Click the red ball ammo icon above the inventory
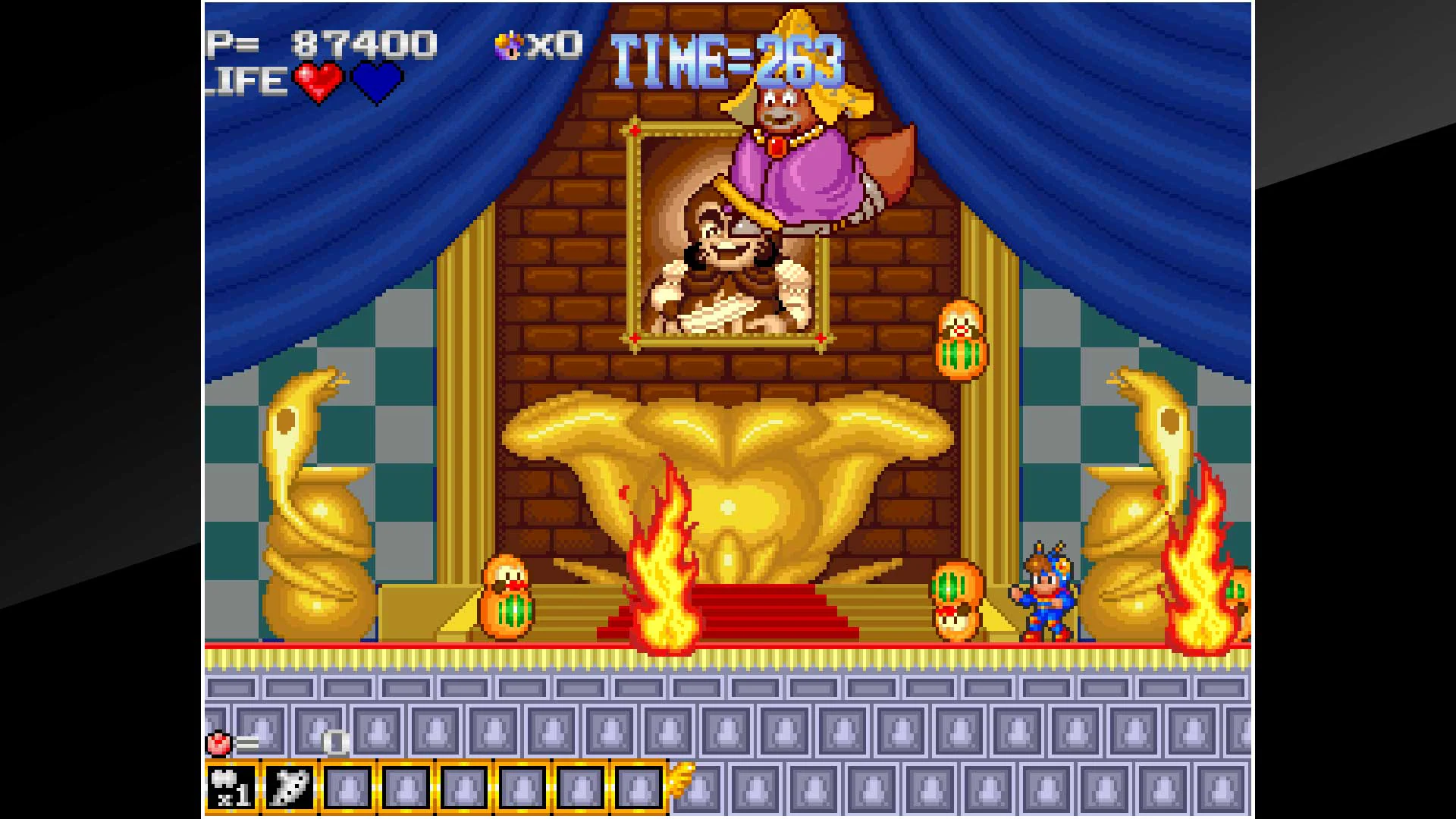Viewport: 1456px width, 819px height. [x=218, y=744]
